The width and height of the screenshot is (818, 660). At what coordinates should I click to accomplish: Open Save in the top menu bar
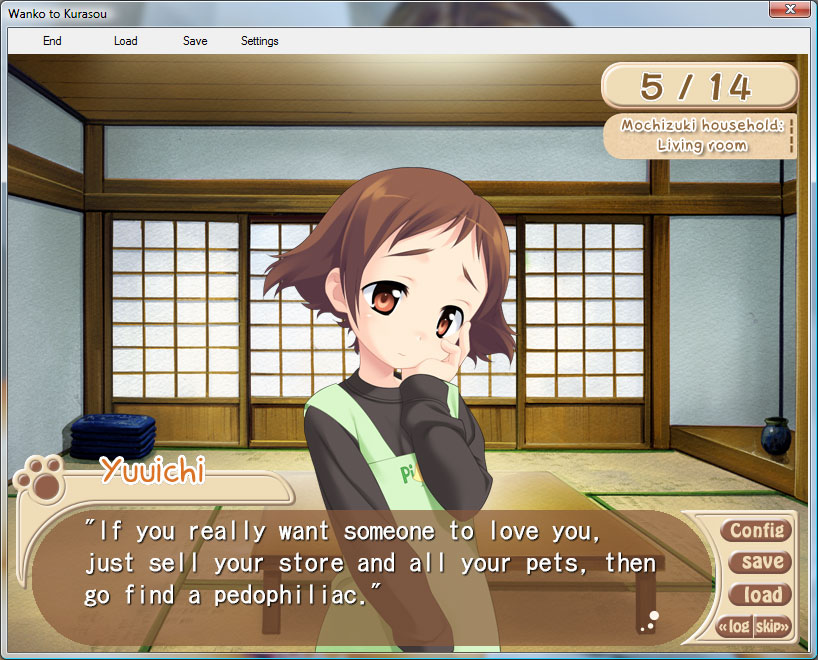195,41
